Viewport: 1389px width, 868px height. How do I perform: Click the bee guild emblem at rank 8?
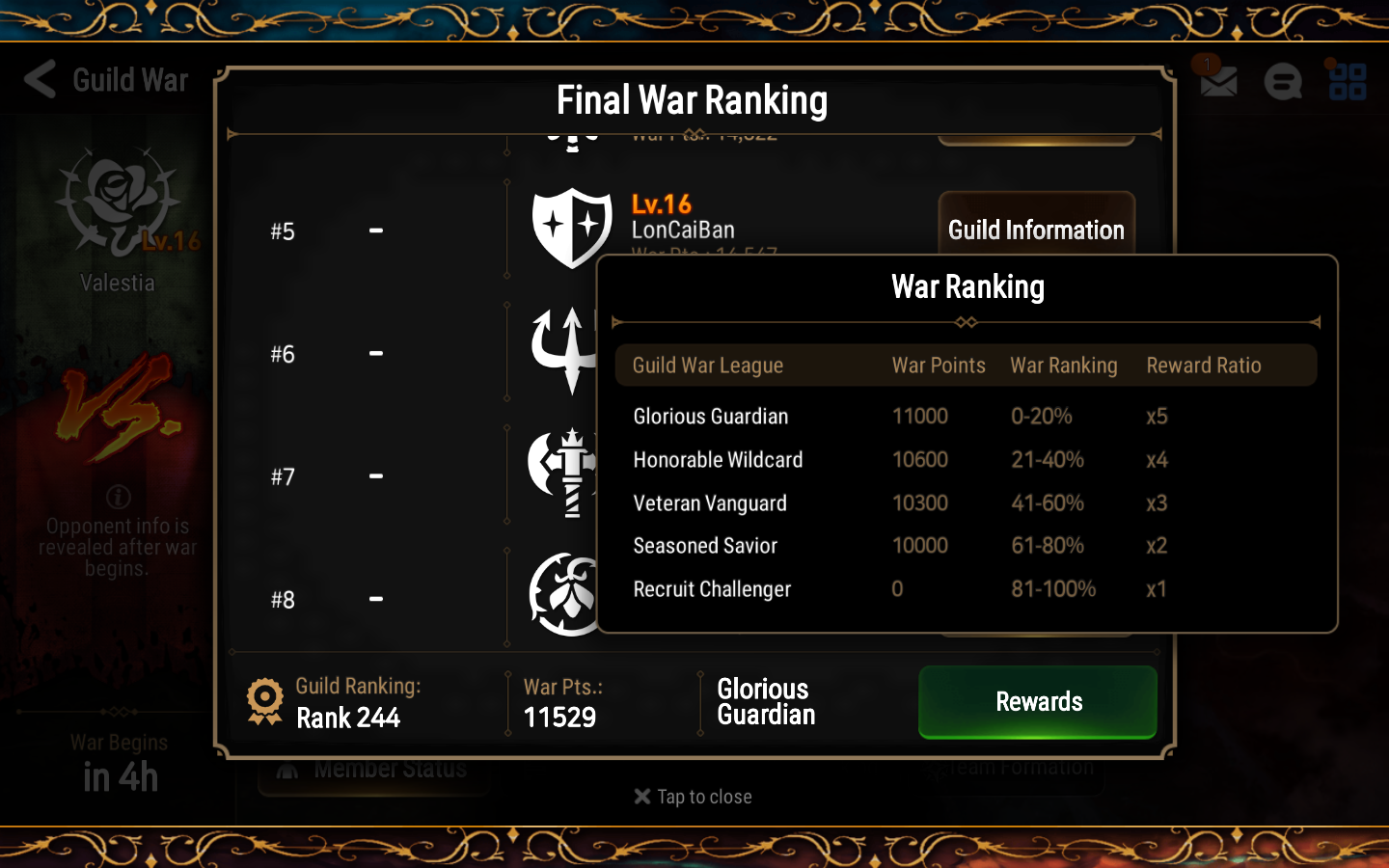567,593
